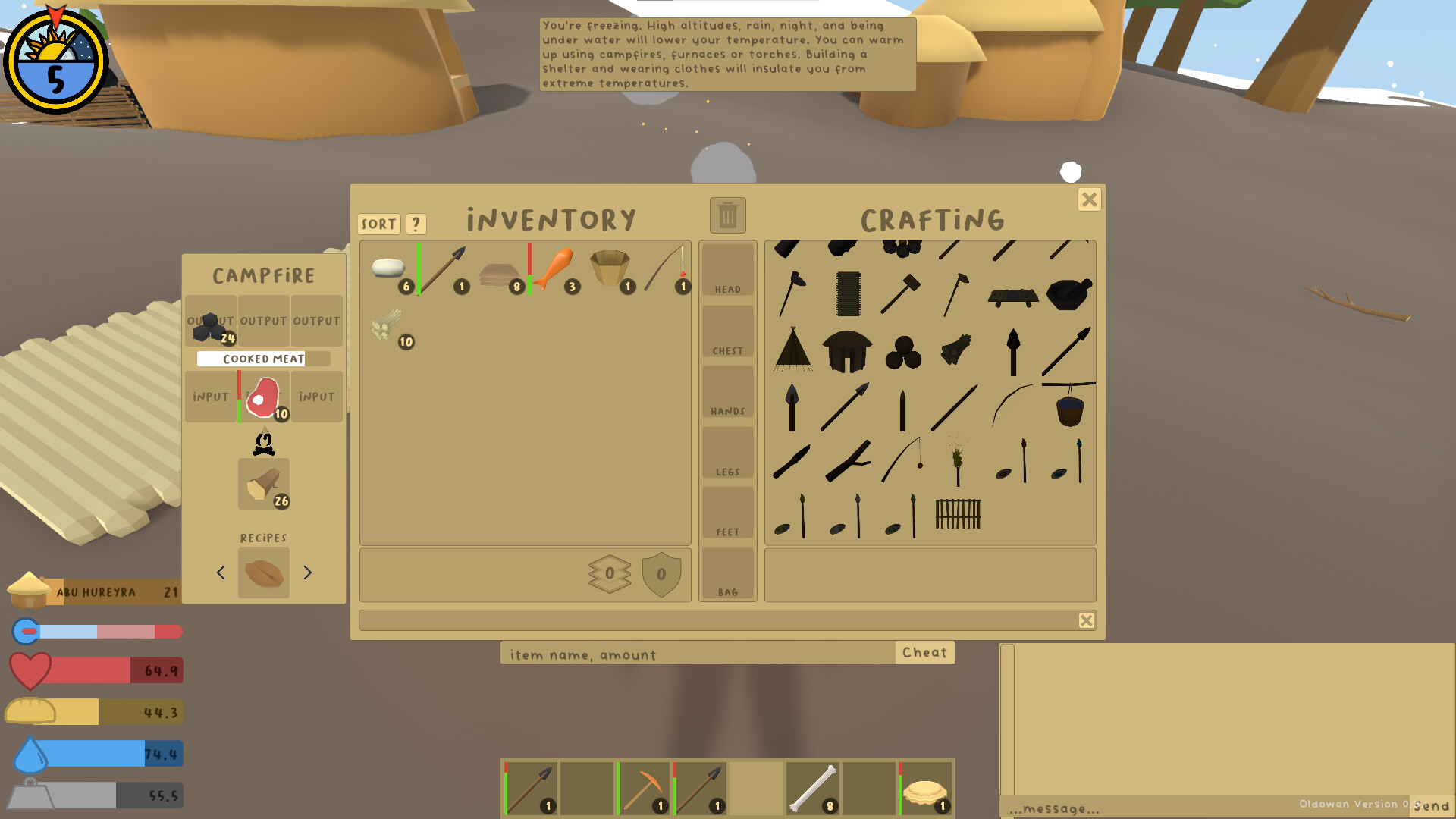The image size is (1456, 819).
Task: Open the trash bin above the inventory
Action: 726,215
